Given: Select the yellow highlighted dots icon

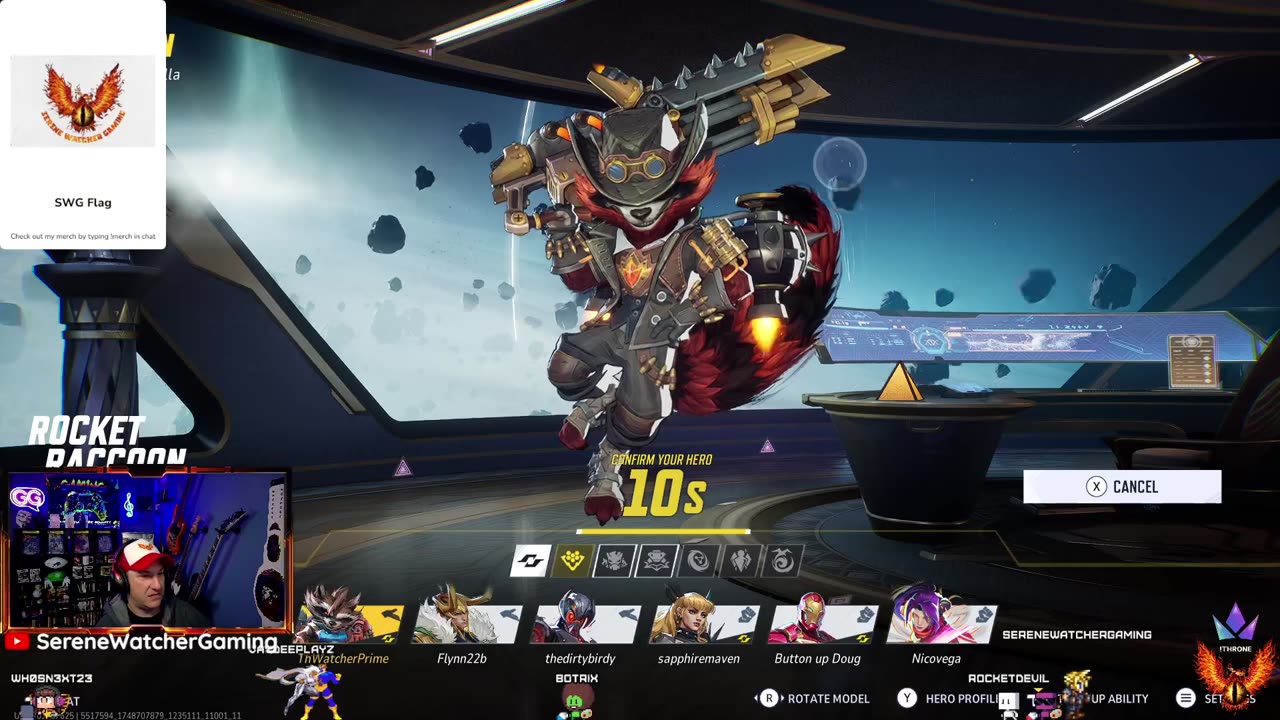Looking at the screenshot, I should [572, 561].
